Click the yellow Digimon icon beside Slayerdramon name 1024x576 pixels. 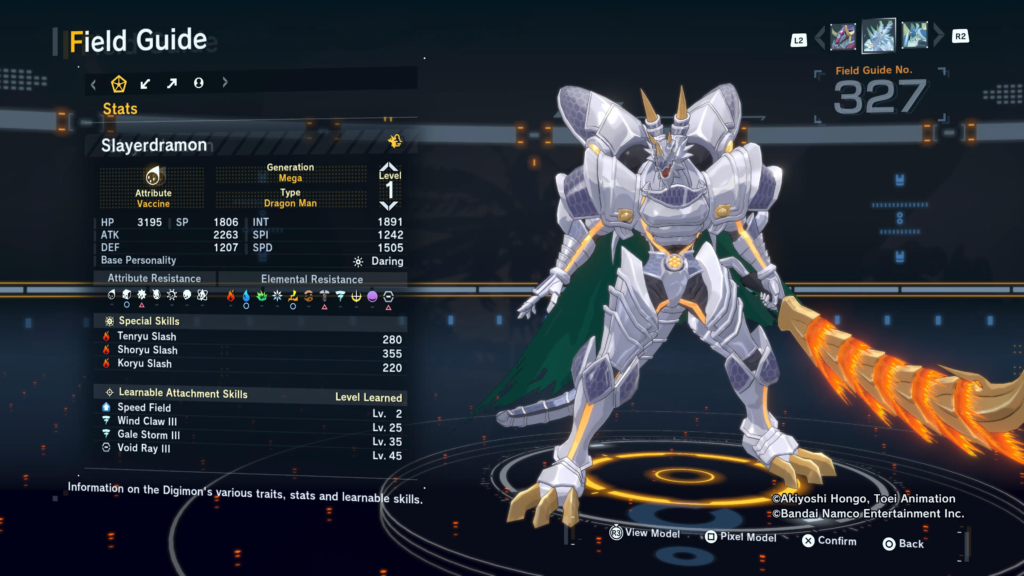pos(395,142)
